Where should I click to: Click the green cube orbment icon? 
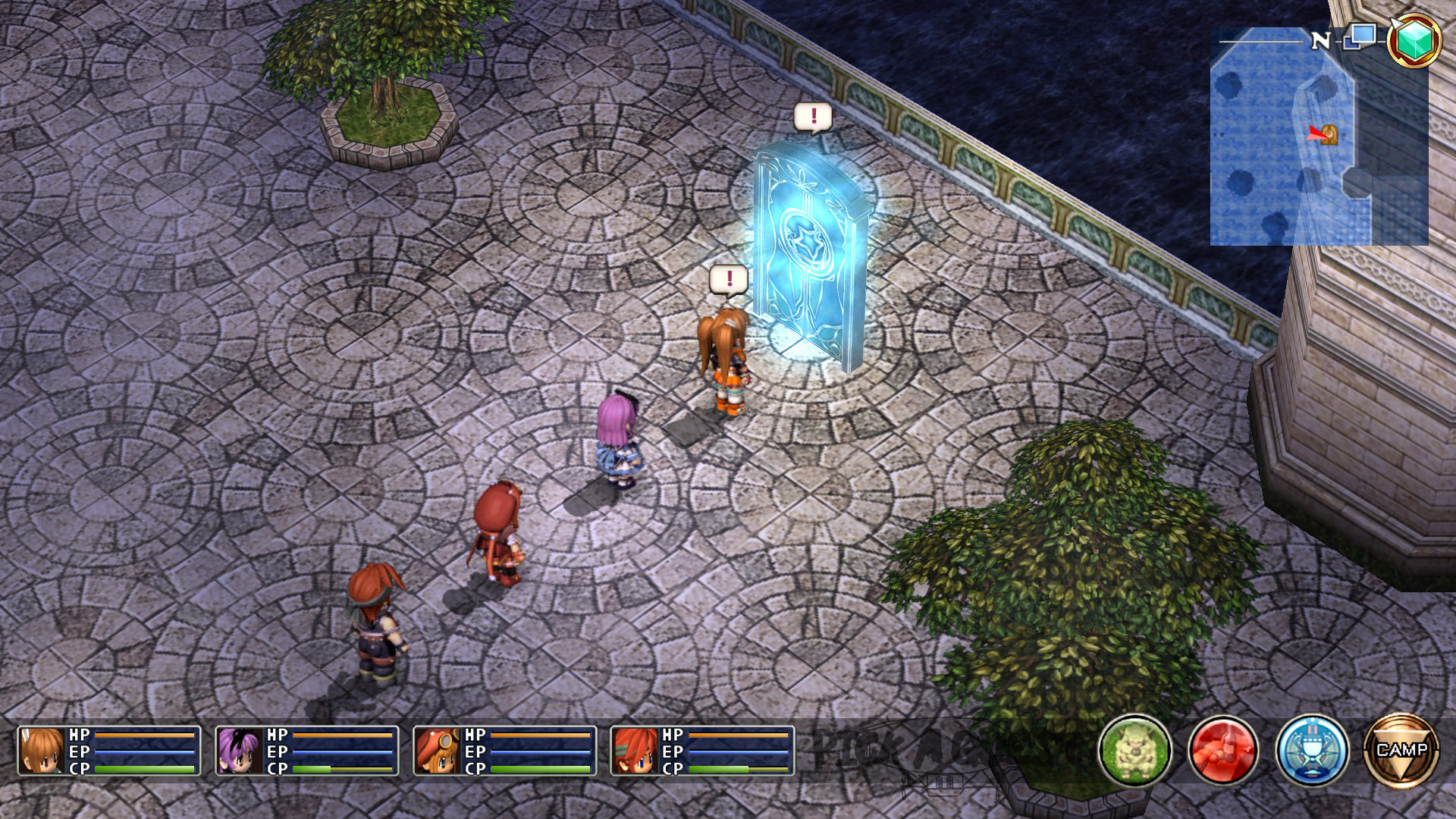(x=1414, y=40)
